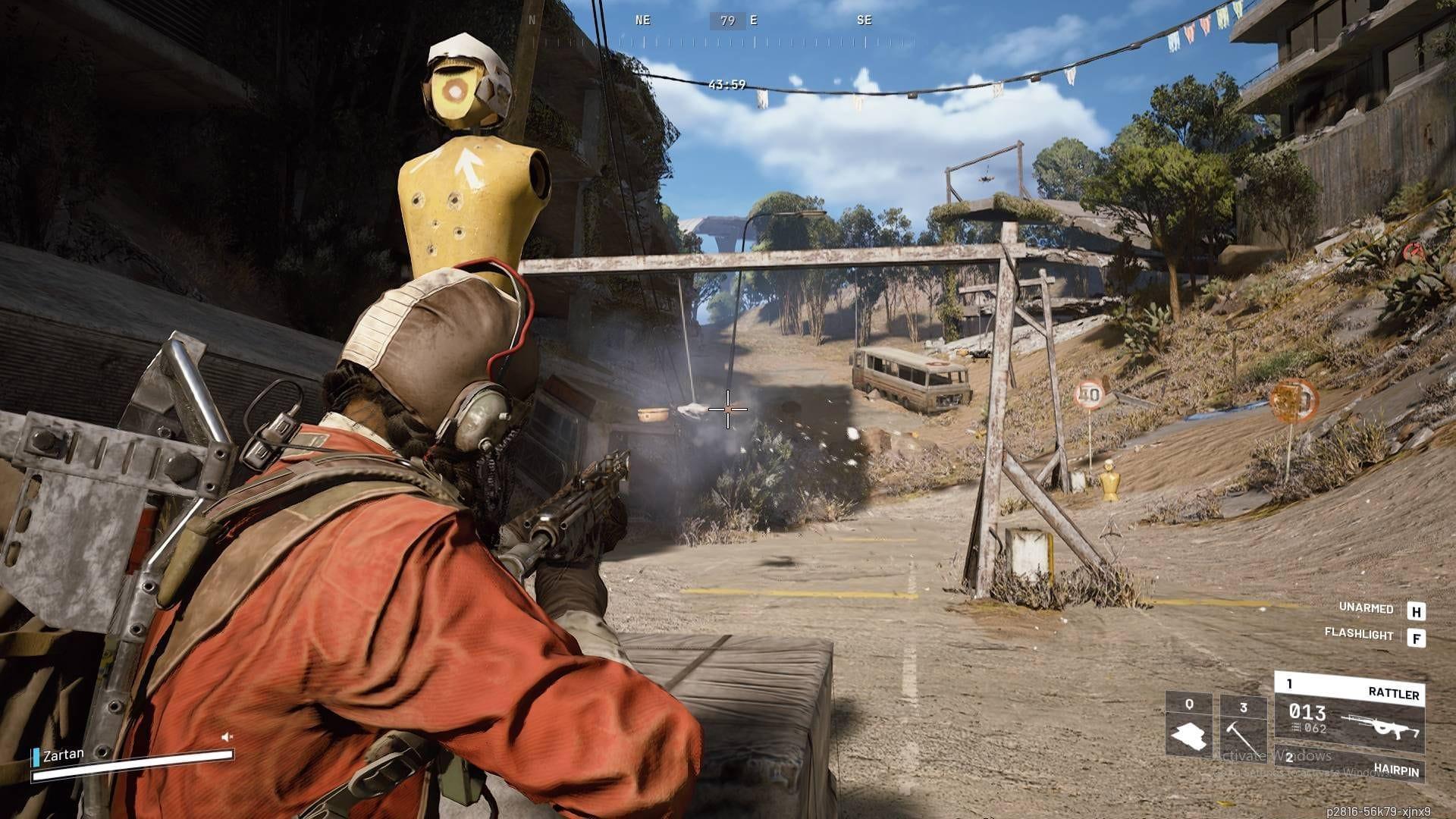
Task: Select the Rattler weapon slot
Action: [x=1349, y=713]
